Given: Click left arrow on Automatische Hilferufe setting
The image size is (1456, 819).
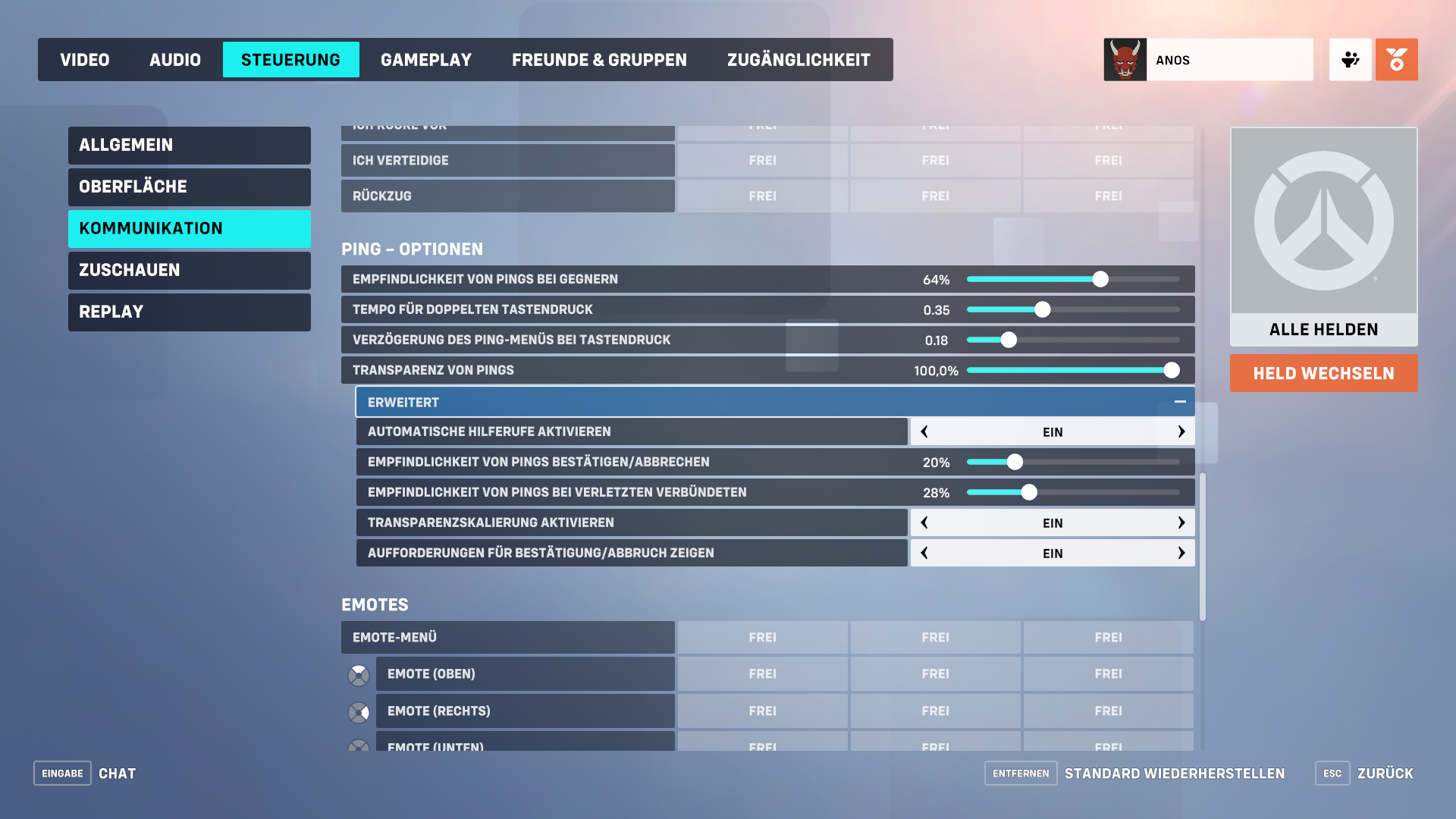Looking at the screenshot, I should pos(924,431).
